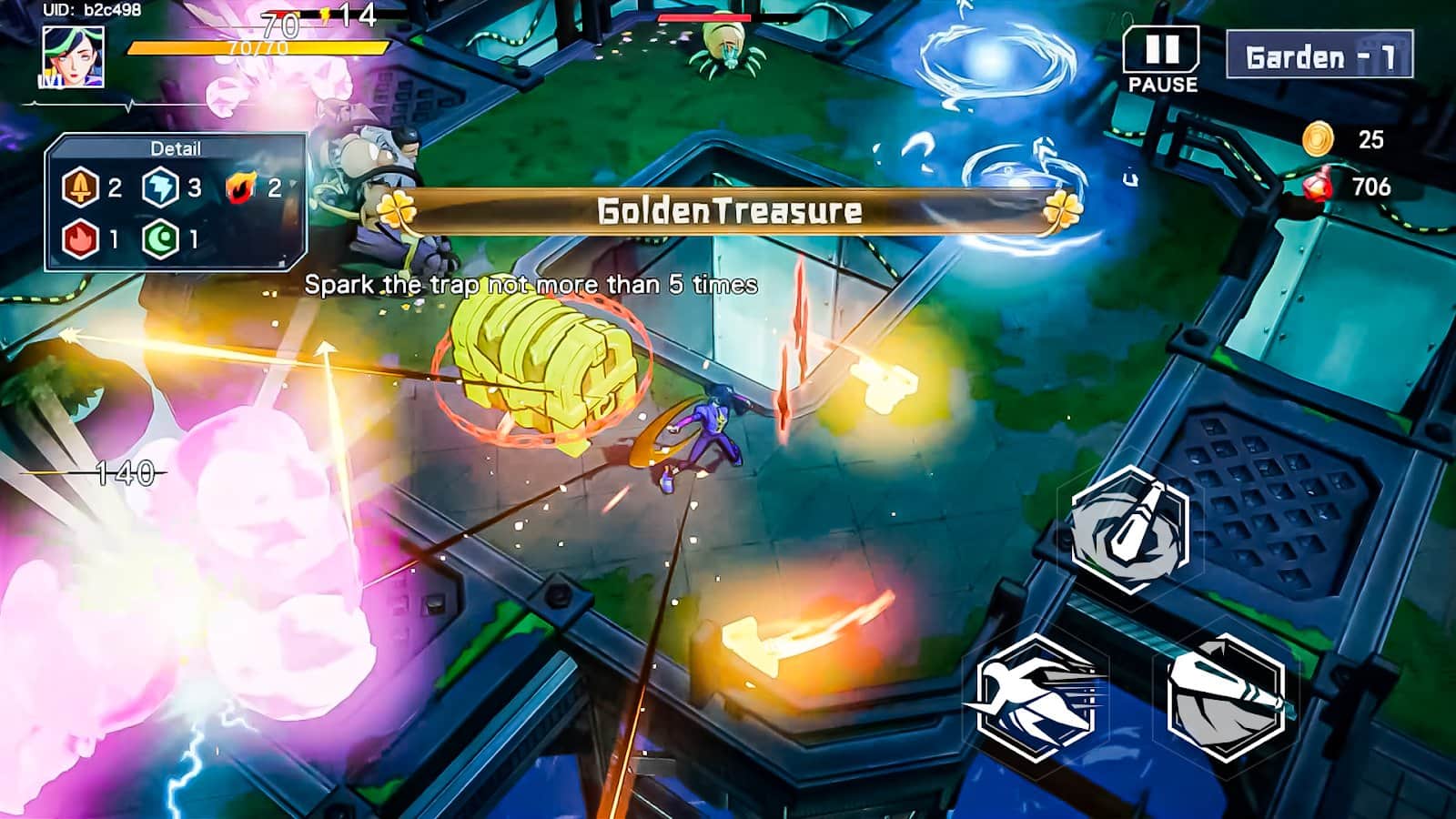Tap the gold coin currency icon

coord(1318,138)
